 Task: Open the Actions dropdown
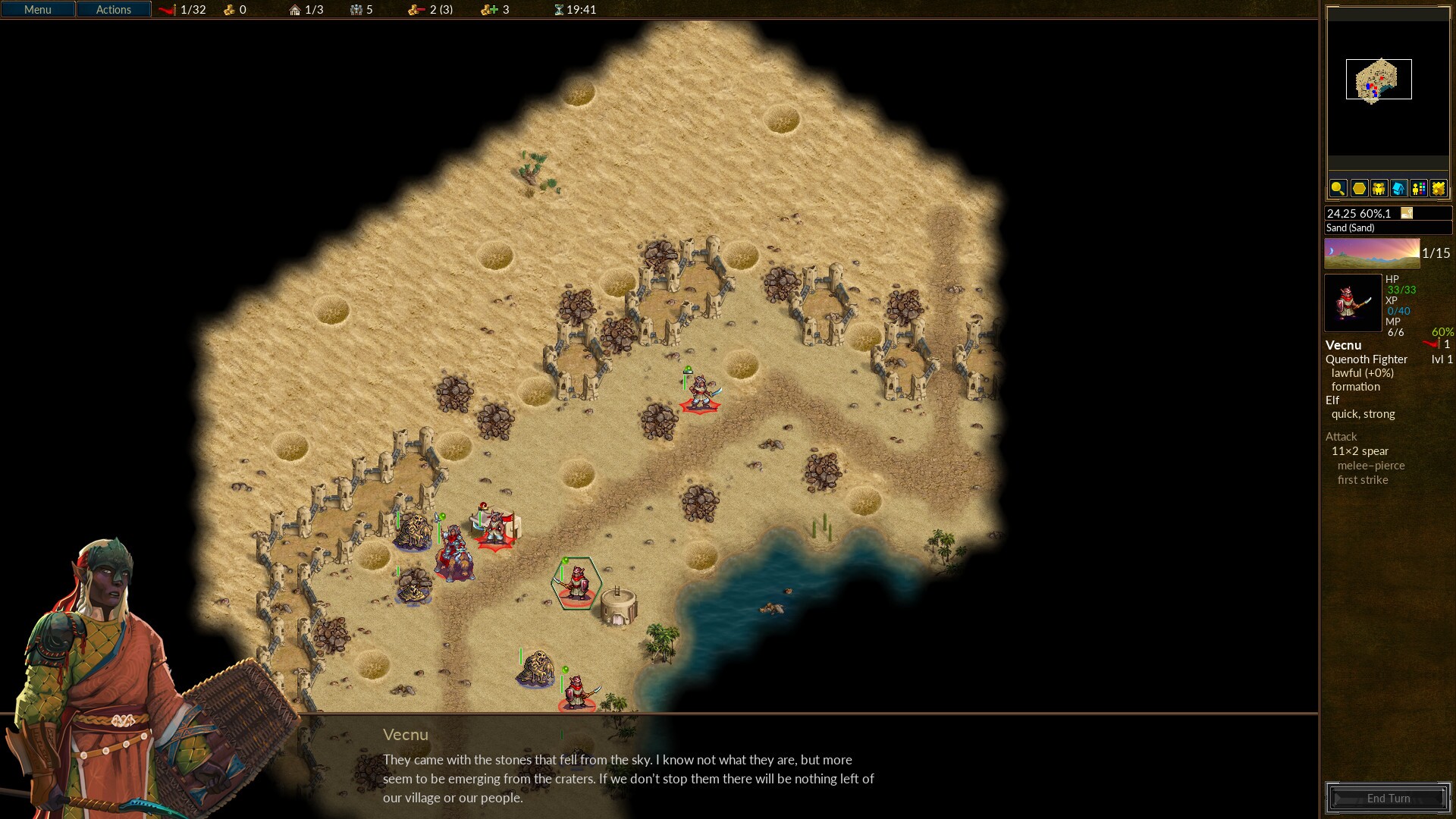tap(112, 9)
